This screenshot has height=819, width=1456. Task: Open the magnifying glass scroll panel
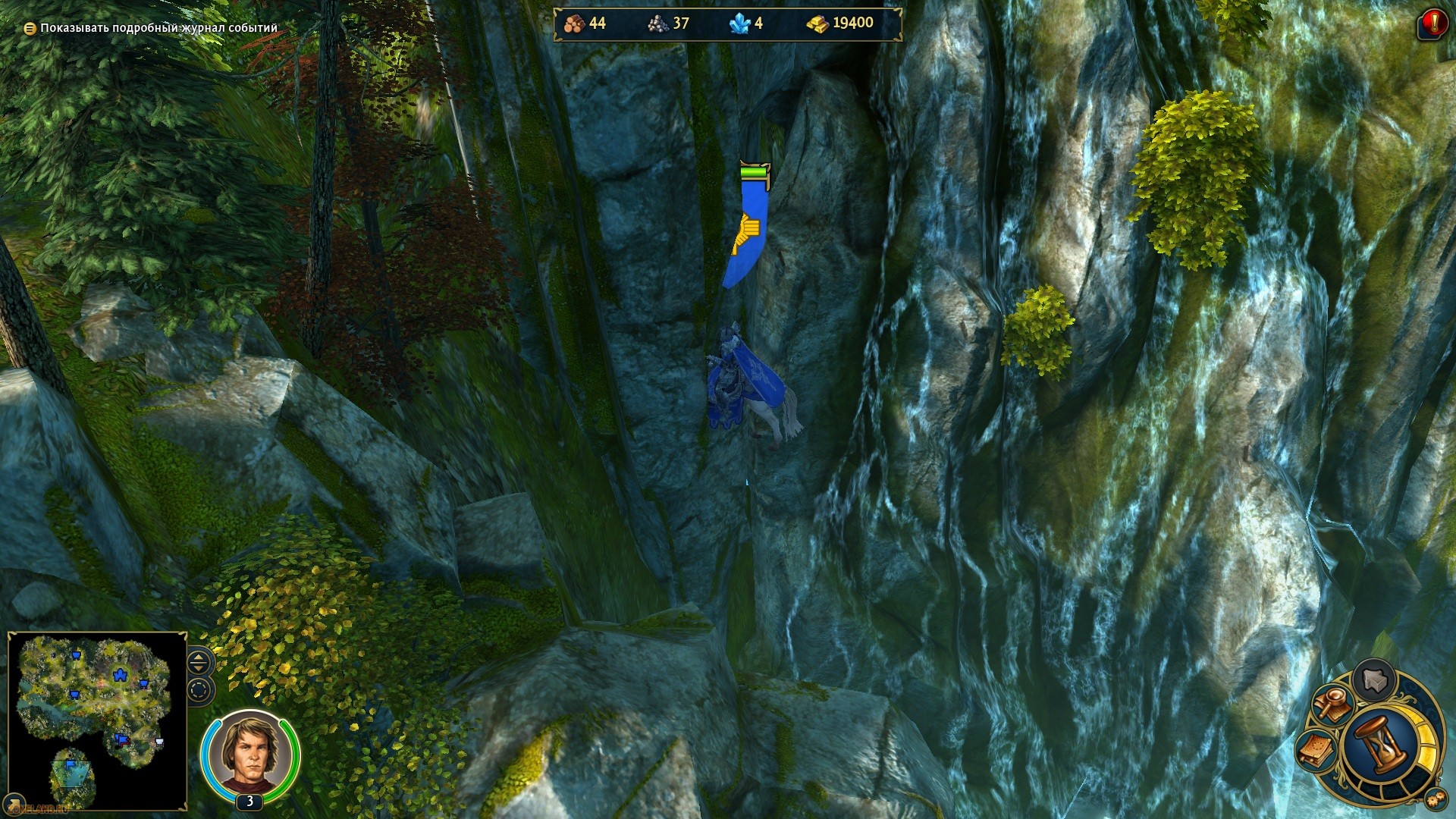1332,704
